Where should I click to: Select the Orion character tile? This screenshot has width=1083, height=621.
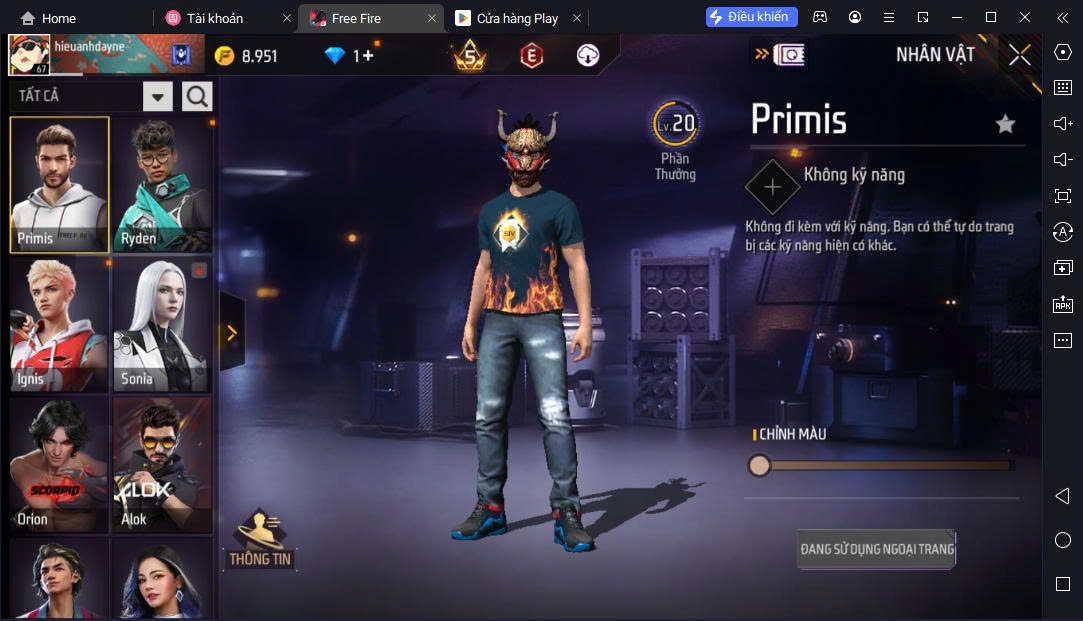[60, 464]
